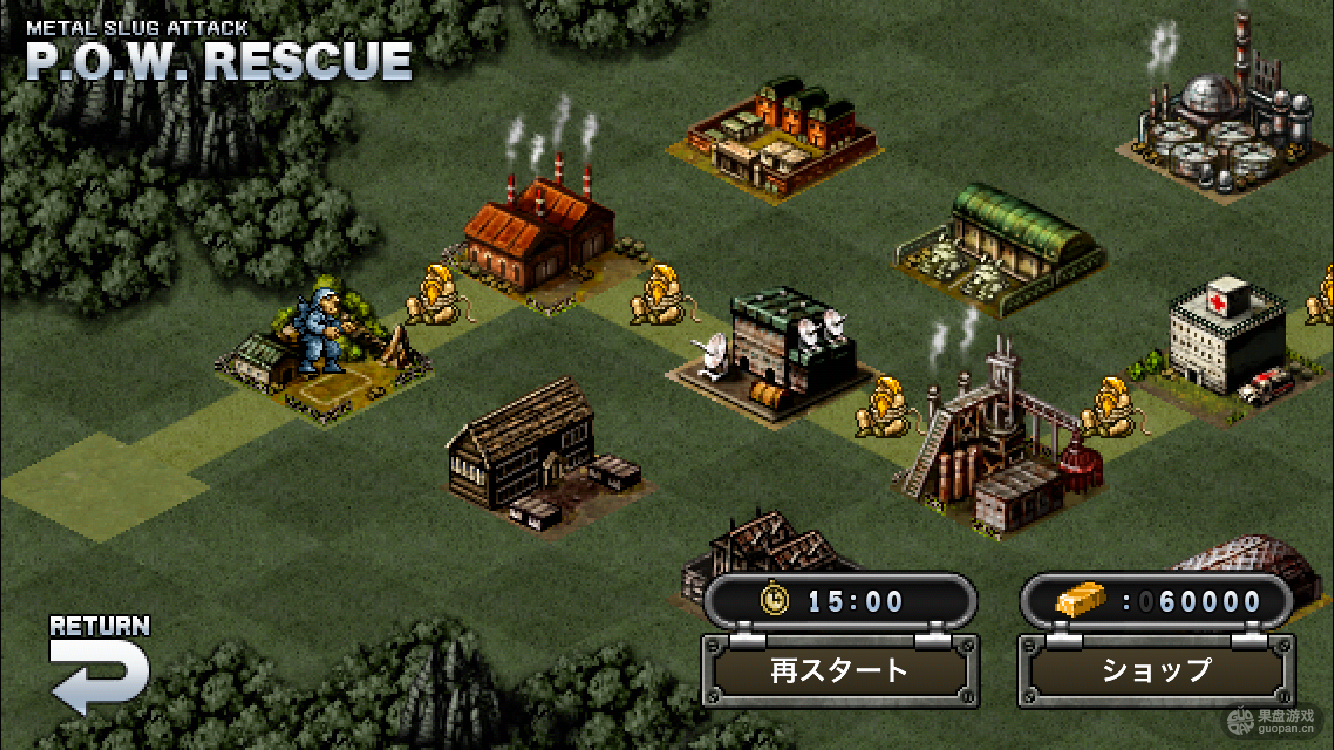
Task: Open the ショップ shop
Action: [1156, 670]
